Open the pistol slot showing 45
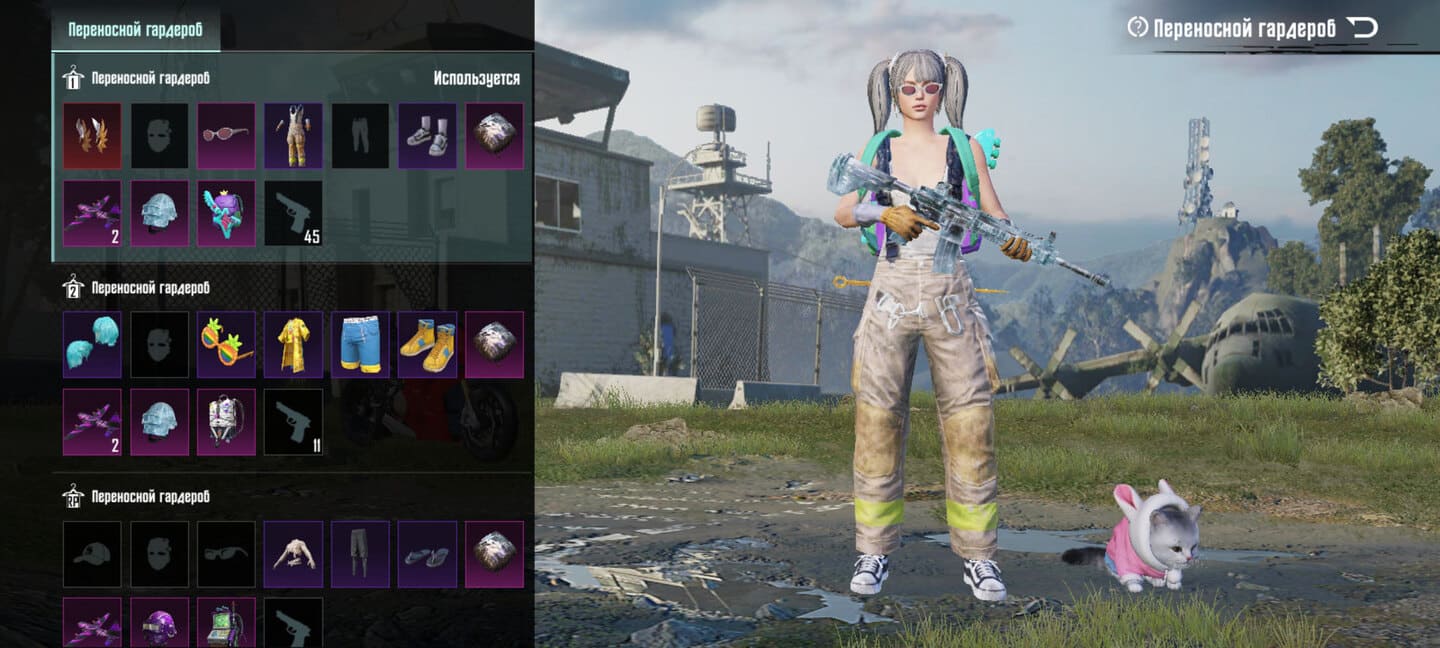 [293, 213]
